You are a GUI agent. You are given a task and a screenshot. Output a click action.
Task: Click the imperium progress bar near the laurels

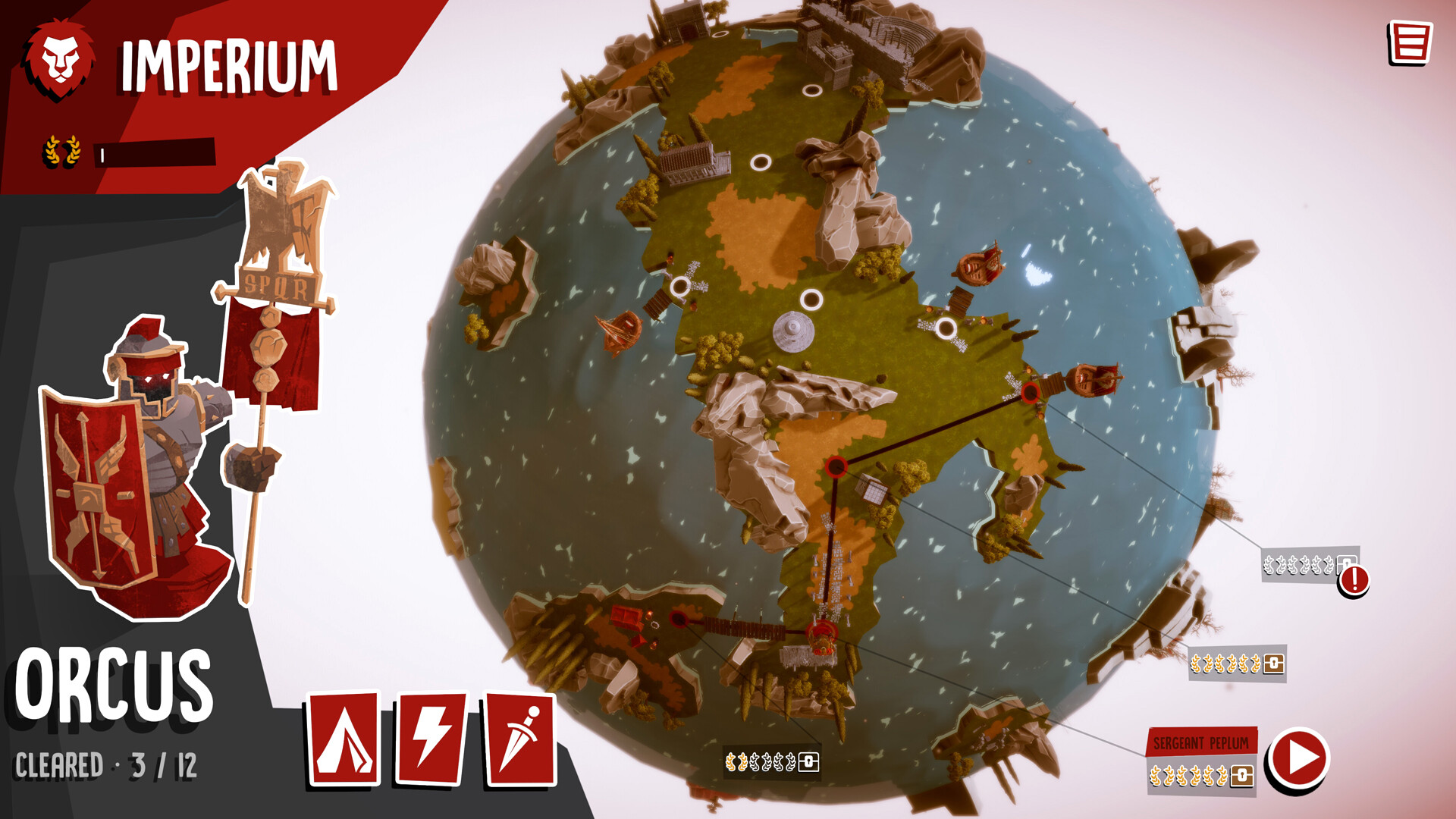click(155, 154)
